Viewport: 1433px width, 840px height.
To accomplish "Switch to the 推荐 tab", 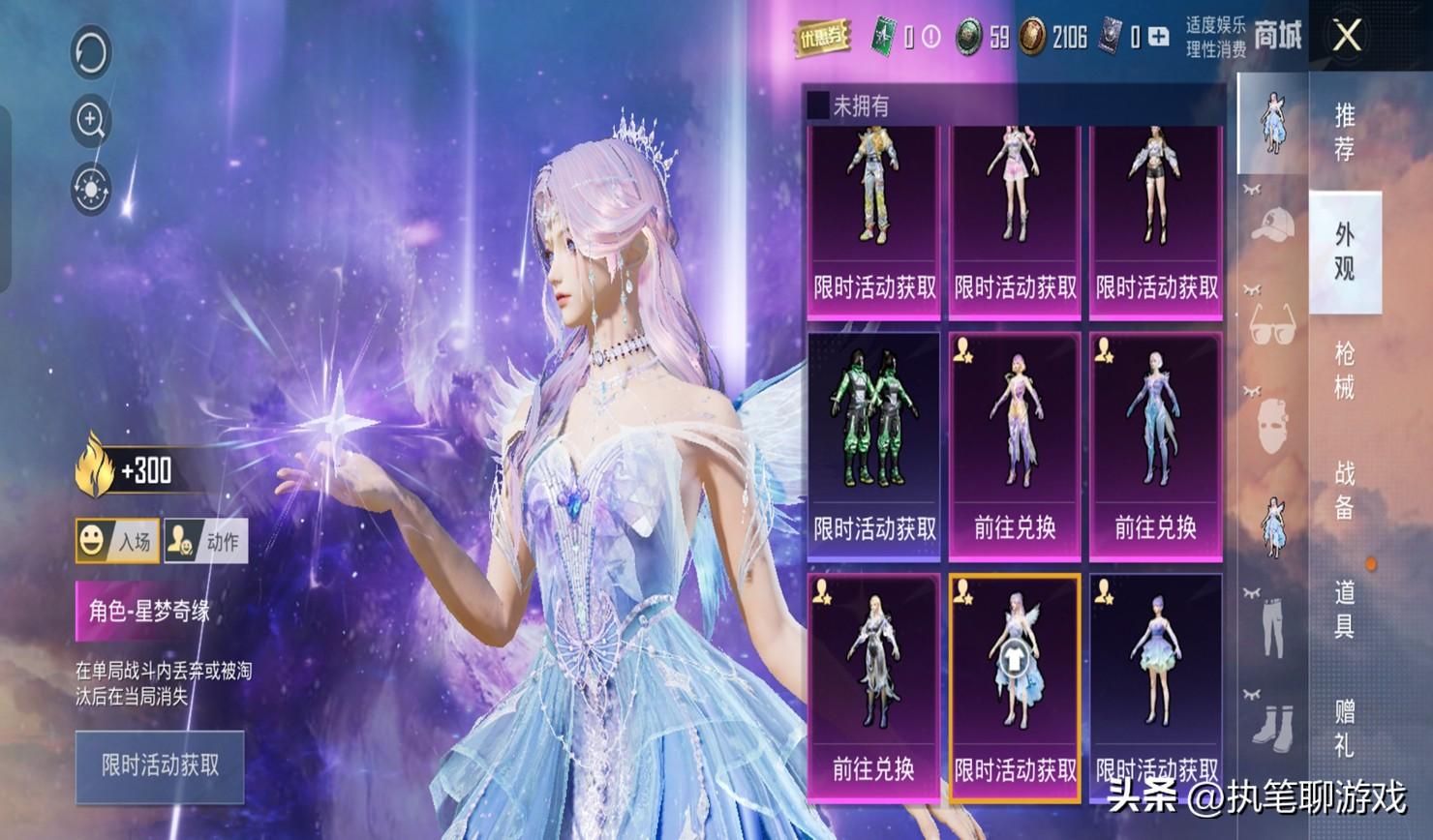I will point(1344,132).
